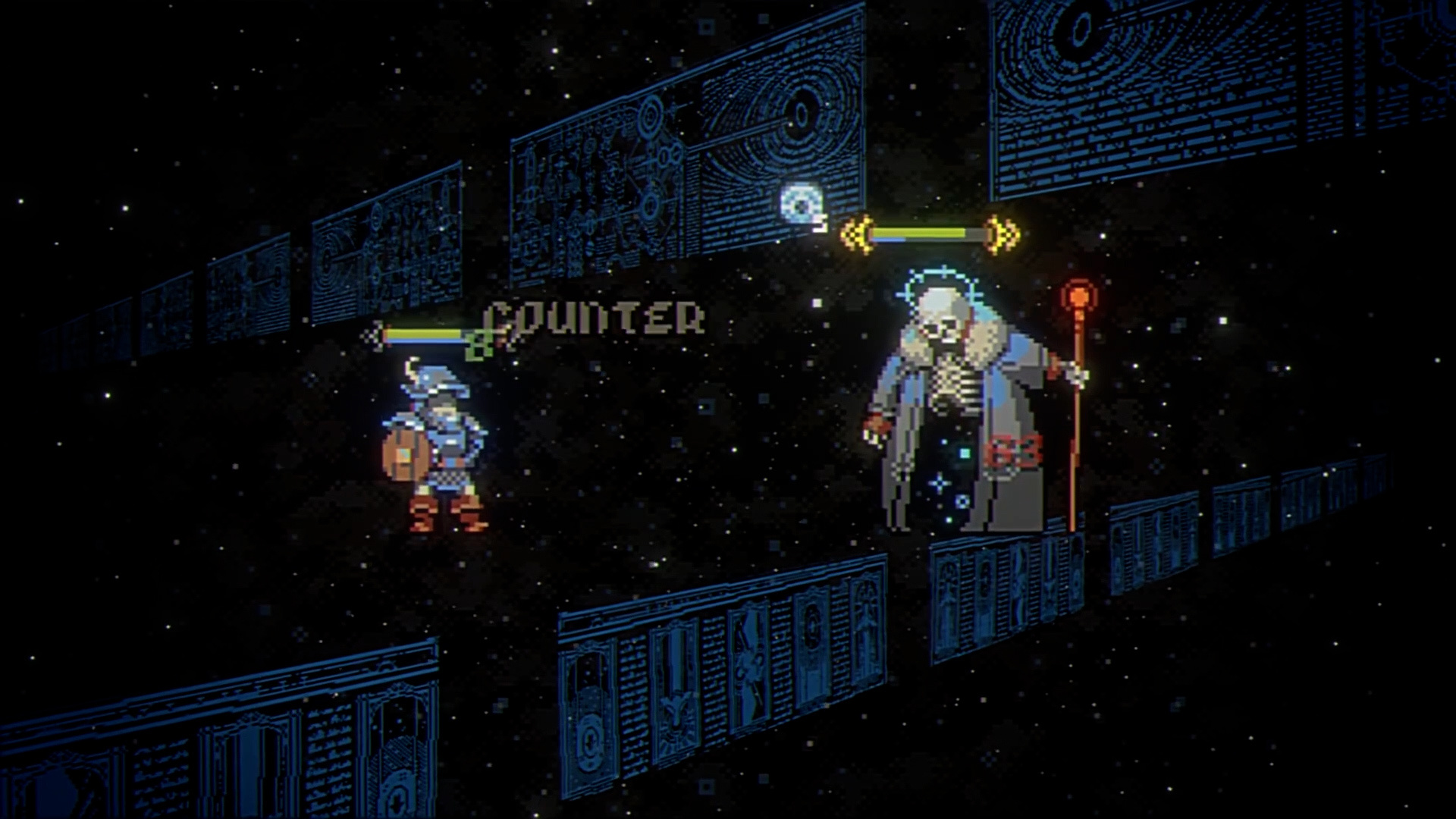Click the boss's yellow health bar
1456x819 pixels.
pyautogui.click(x=918, y=231)
